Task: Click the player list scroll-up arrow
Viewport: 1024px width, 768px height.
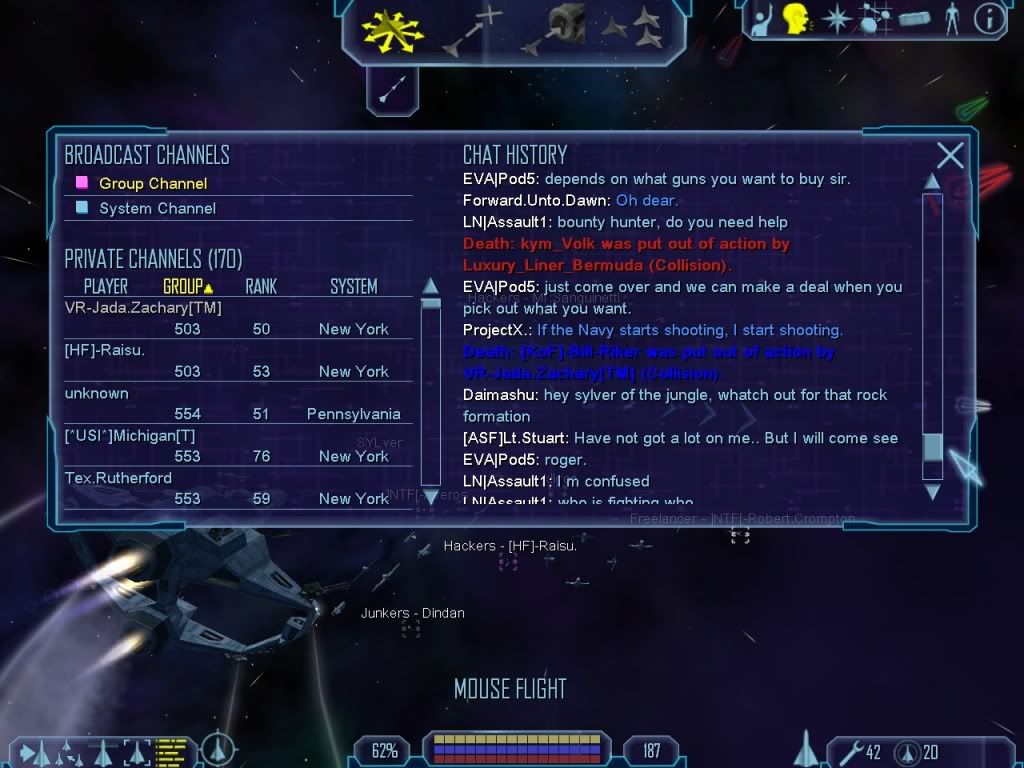Action: tap(431, 286)
